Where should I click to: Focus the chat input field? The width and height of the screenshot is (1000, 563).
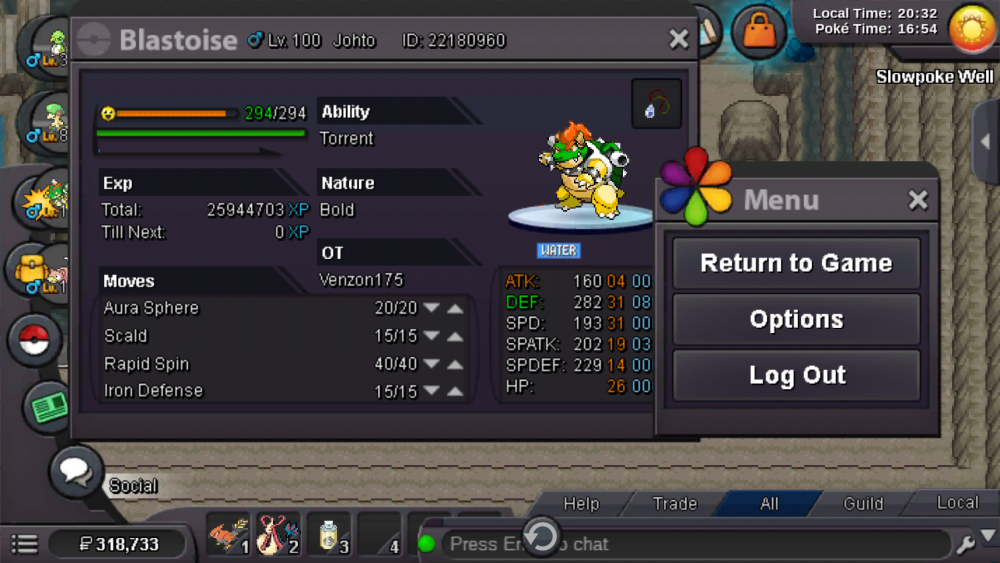click(690, 544)
